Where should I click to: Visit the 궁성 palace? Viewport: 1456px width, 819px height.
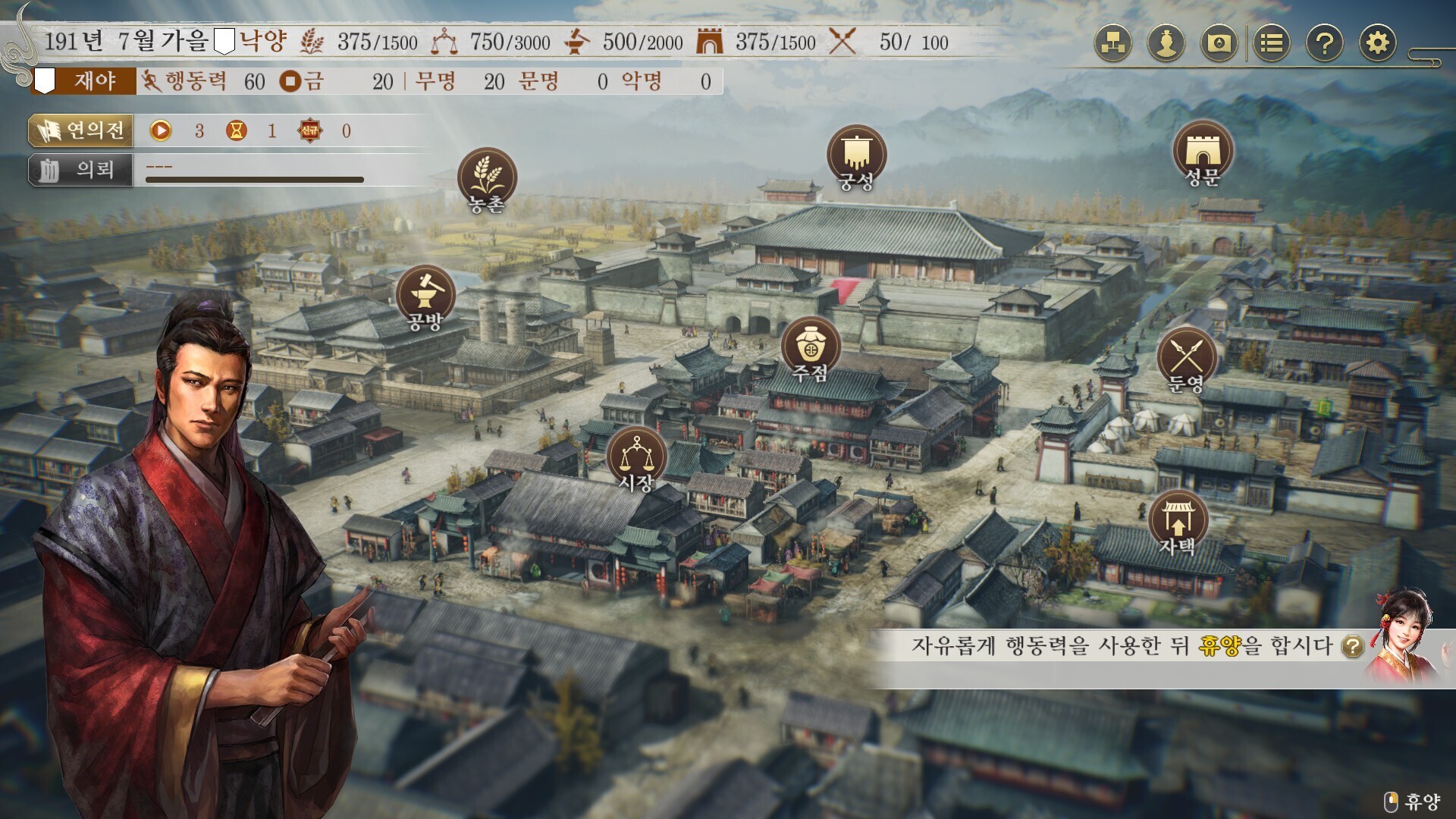(x=856, y=155)
